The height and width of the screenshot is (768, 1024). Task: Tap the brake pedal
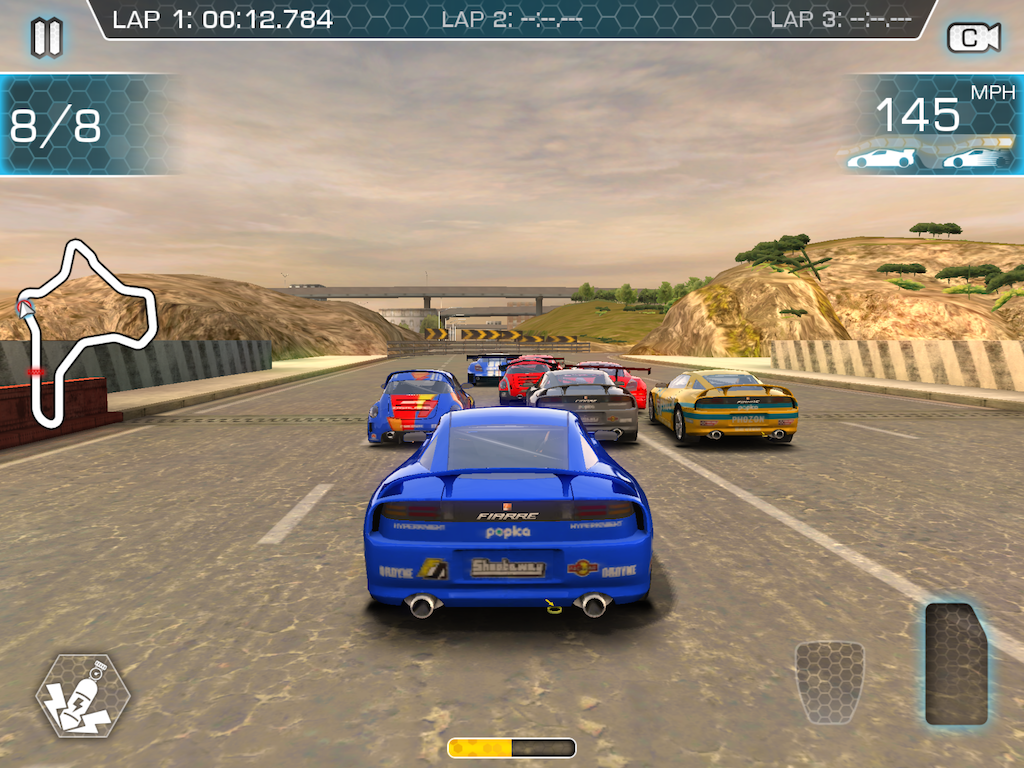coord(829,682)
